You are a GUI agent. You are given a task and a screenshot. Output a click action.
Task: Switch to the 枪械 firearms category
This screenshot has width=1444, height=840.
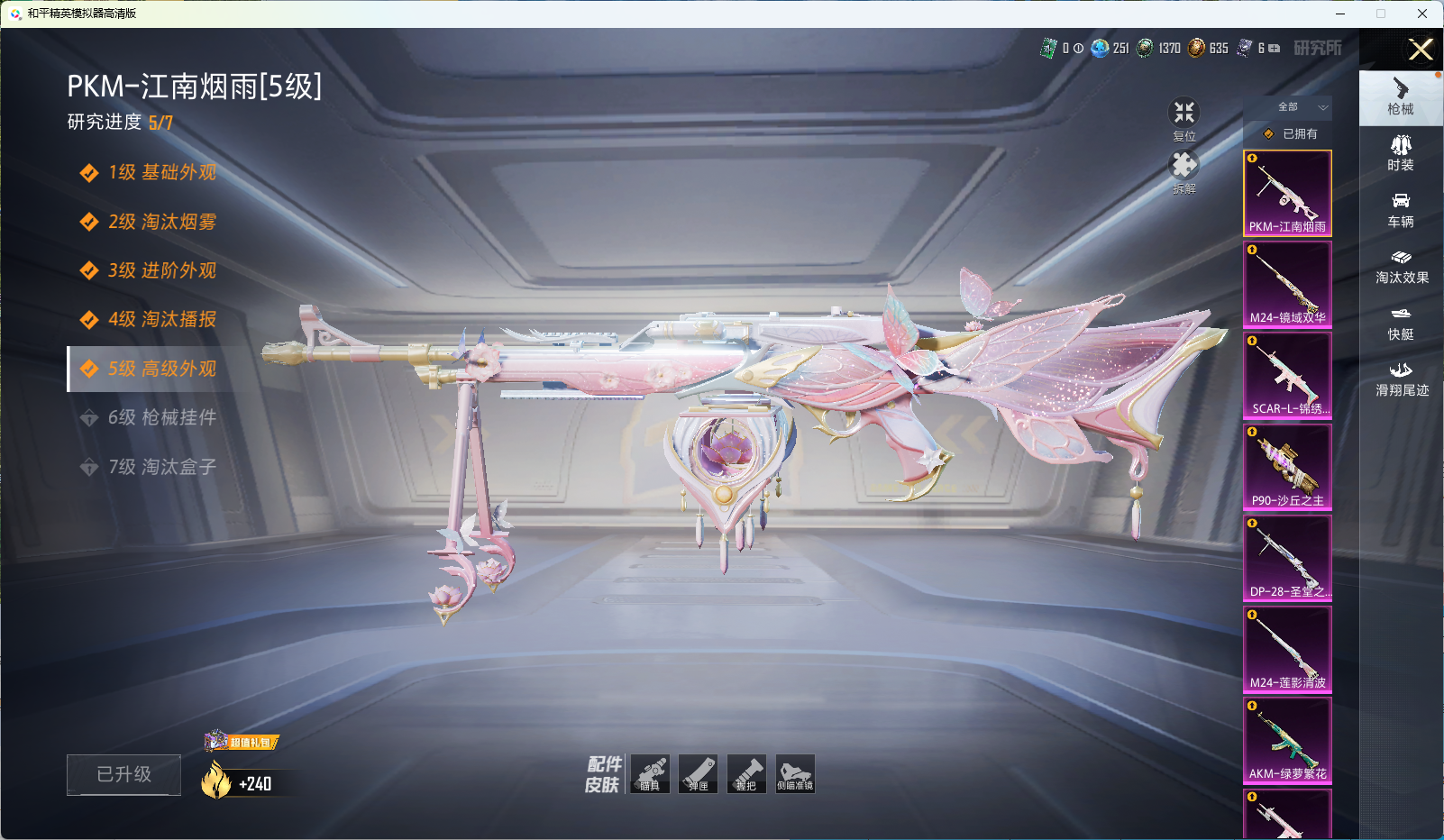1401,96
